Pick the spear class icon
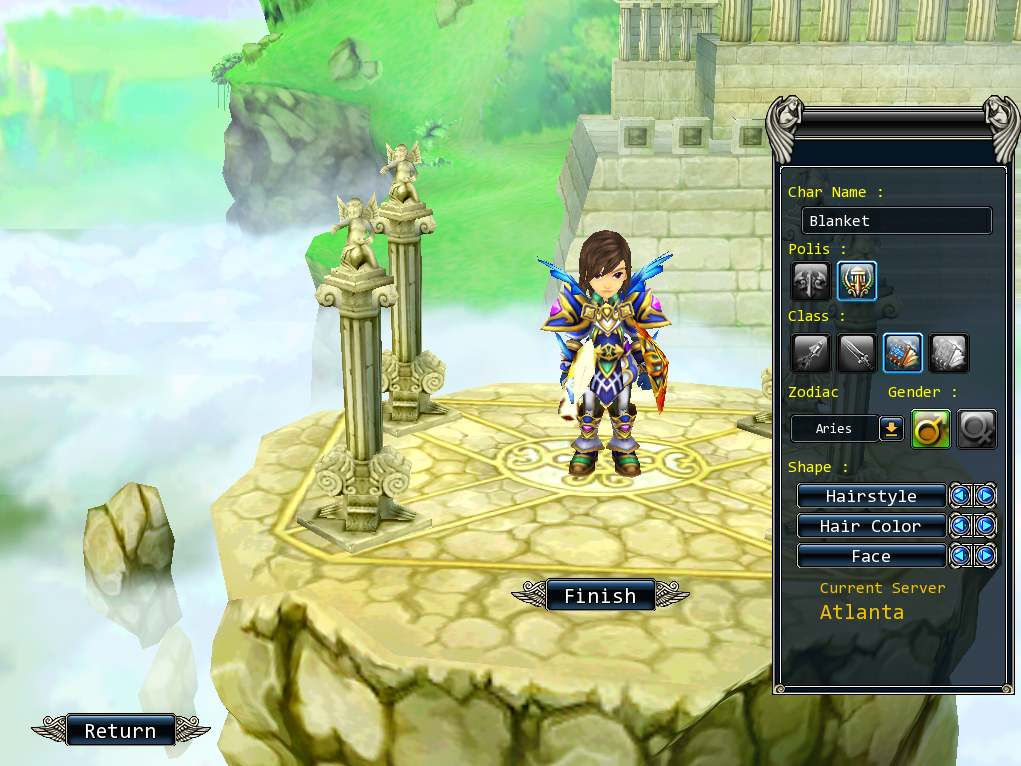Screen dimensions: 1021x766 pos(810,353)
